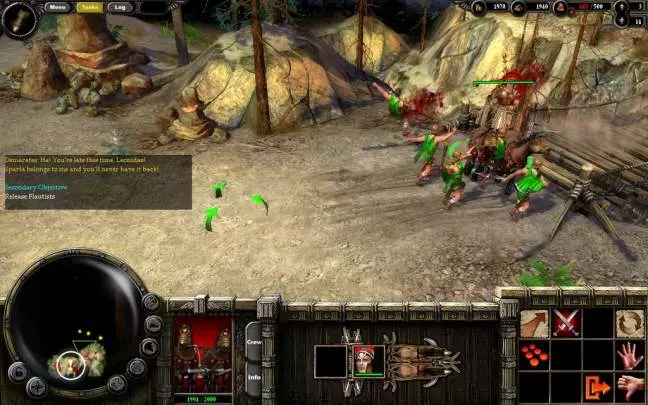Activate the crossed swords attack command

566,323
